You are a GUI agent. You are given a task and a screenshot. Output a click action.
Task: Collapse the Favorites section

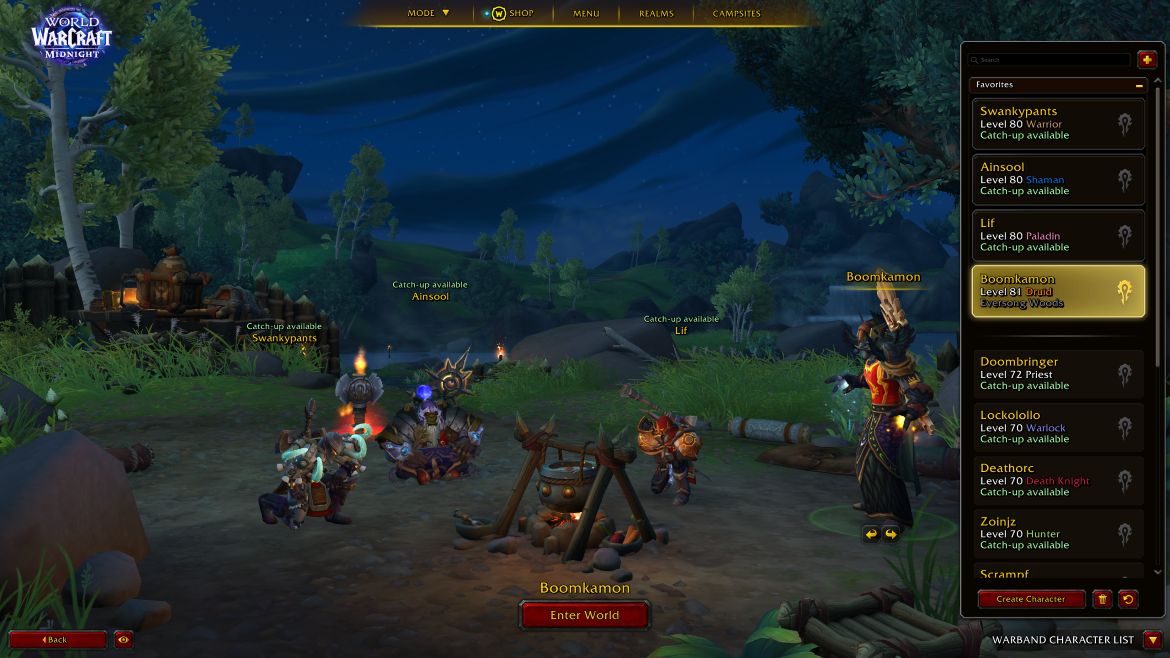click(1139, 86)
